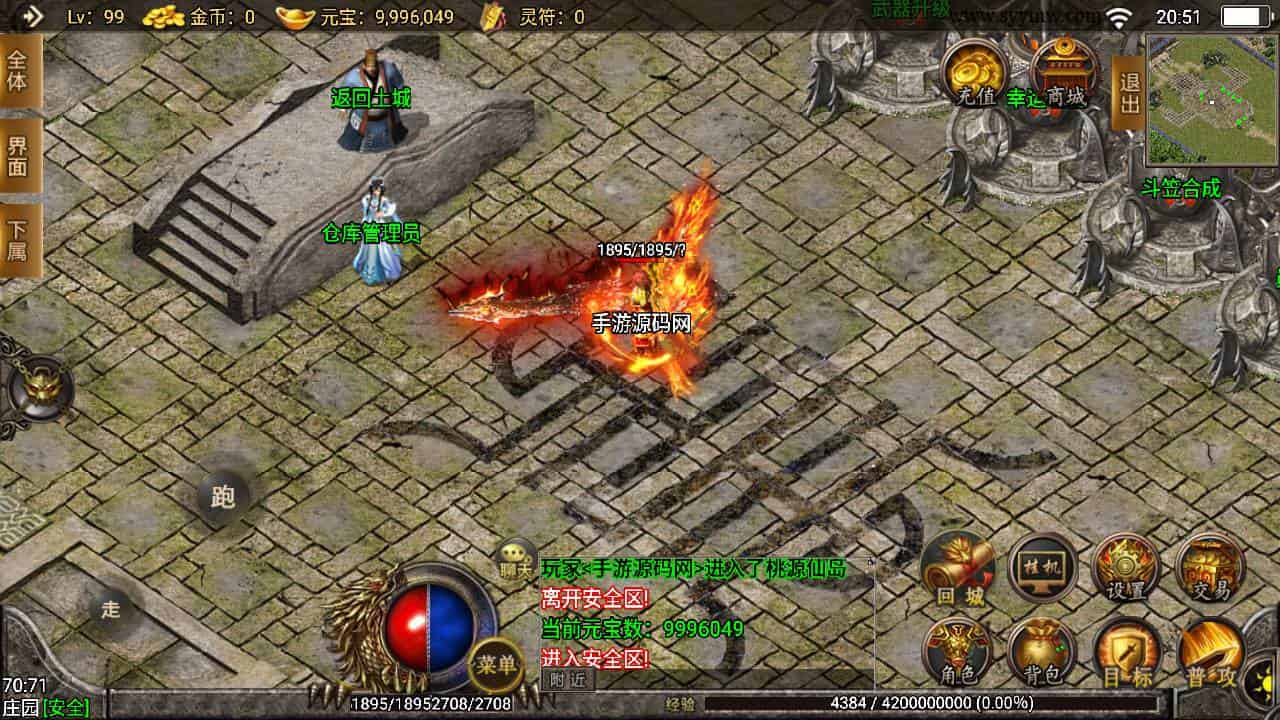Open the 聊天 chat bubble
Screen dimensions: 1280x720
(x=517, y=562)
